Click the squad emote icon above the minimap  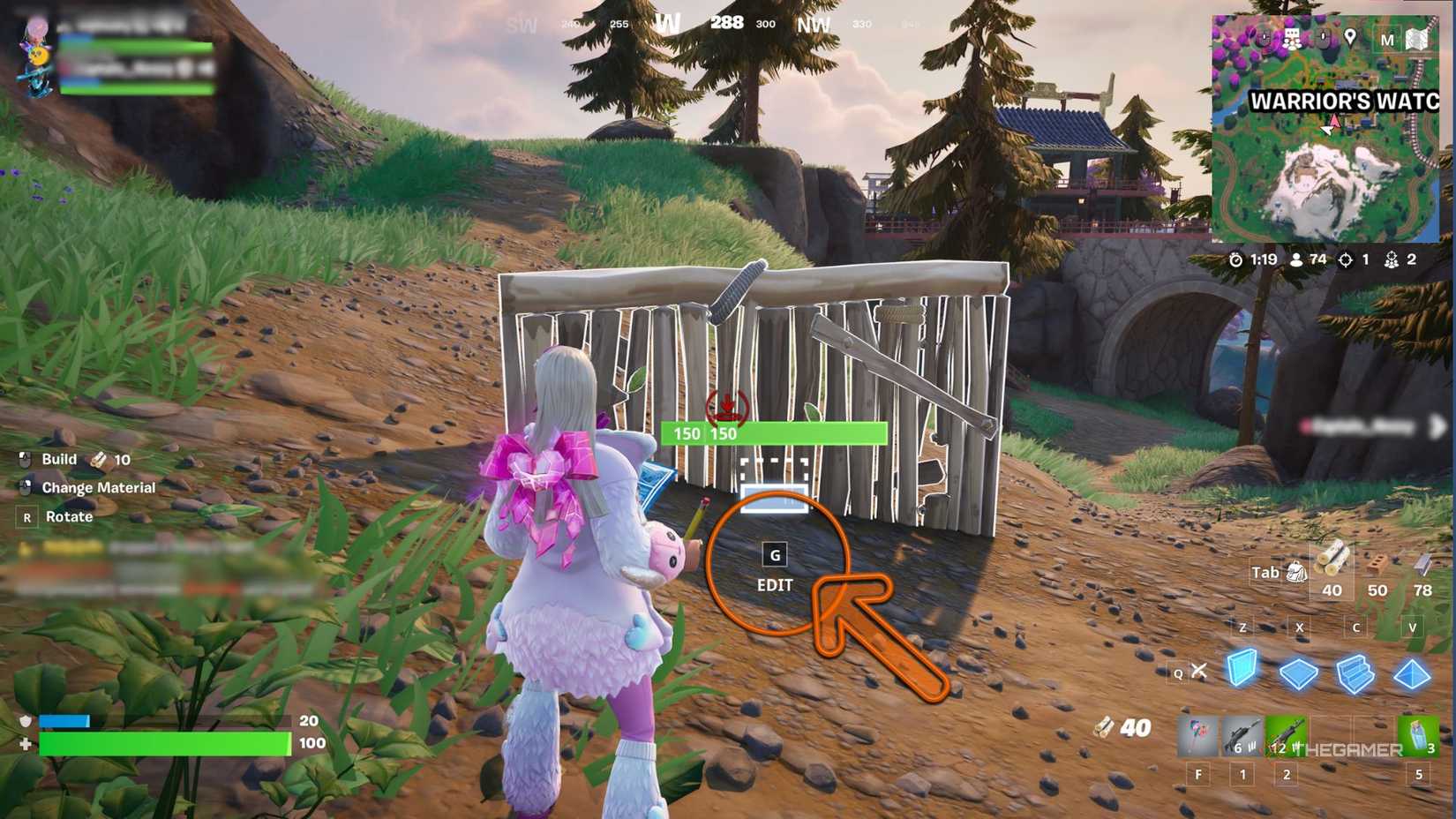pyautogui.click(x=1292, y=37)
